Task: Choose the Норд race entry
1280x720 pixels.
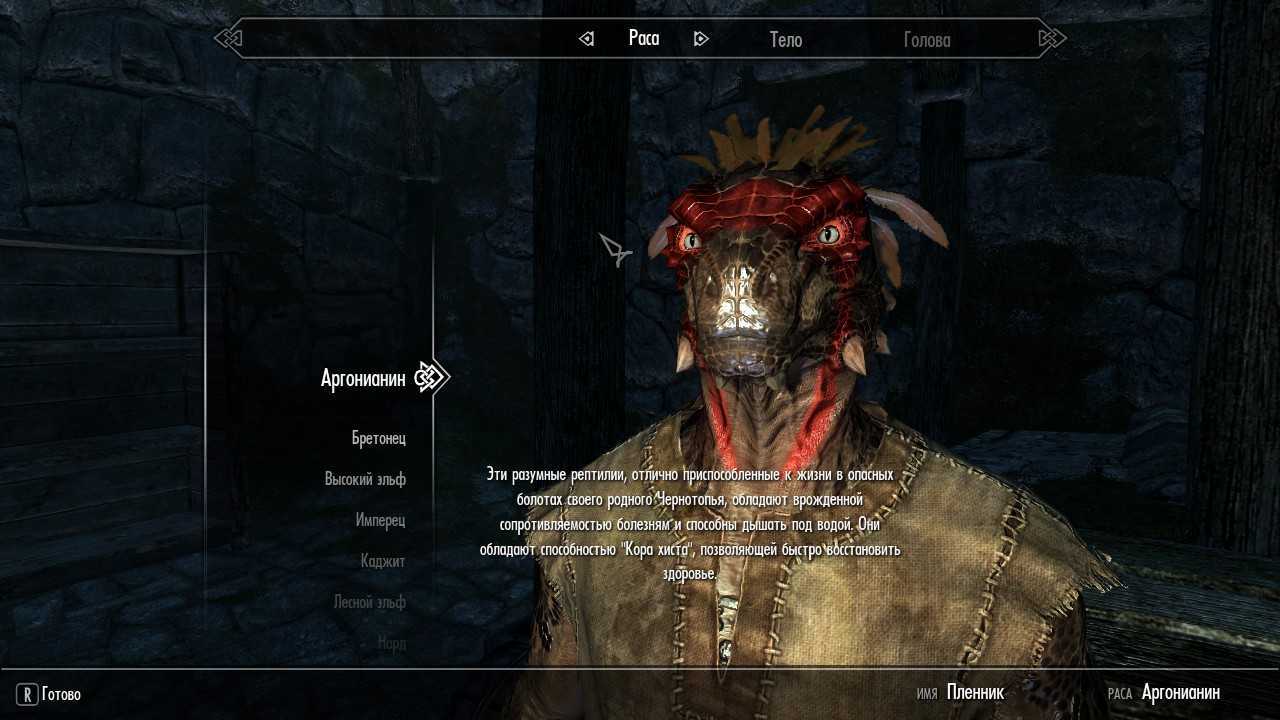Action: 392,643
